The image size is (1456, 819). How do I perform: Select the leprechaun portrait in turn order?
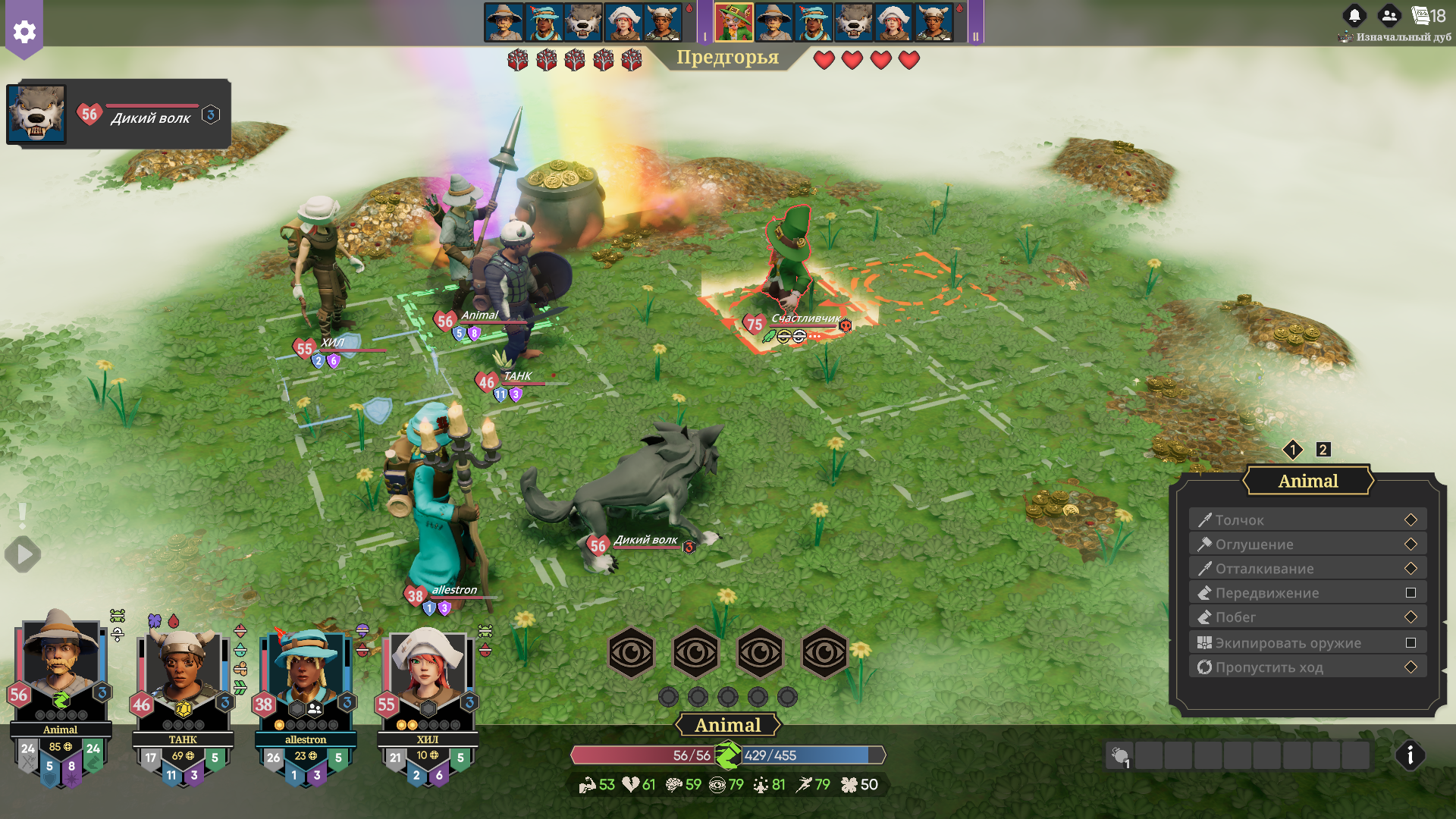coord(733,22)
